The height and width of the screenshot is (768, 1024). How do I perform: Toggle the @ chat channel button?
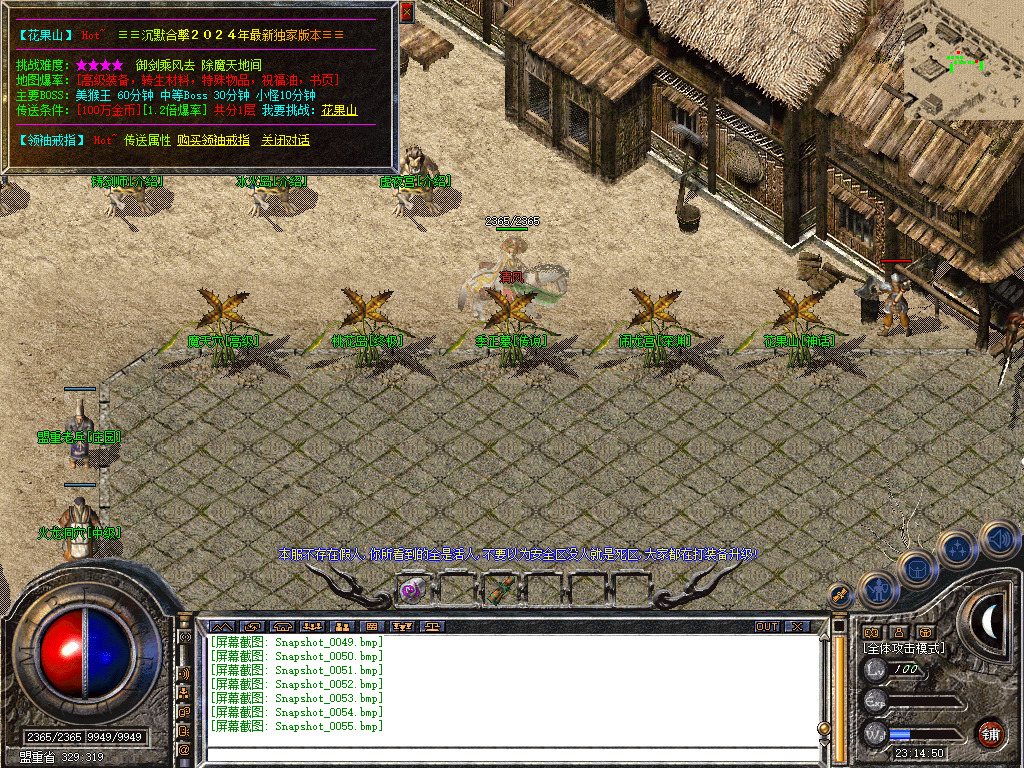point(184,749)
